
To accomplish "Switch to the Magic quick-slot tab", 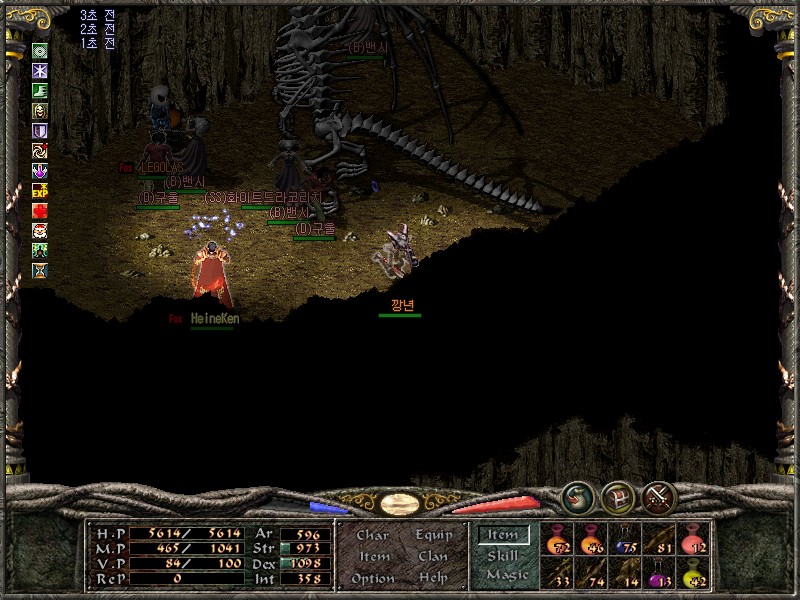I will (506, 575).
